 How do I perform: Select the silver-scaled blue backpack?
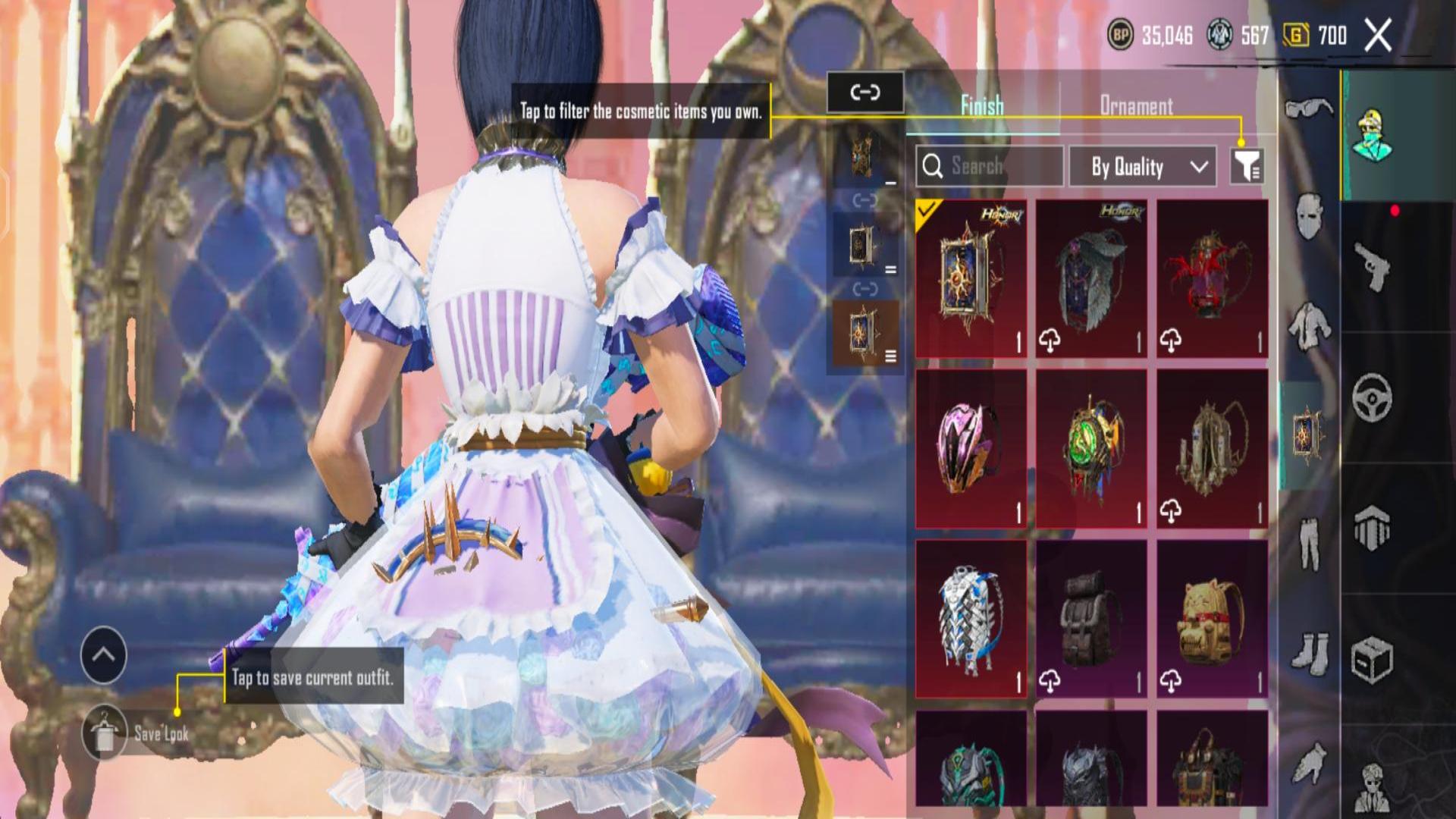[971, 619]
